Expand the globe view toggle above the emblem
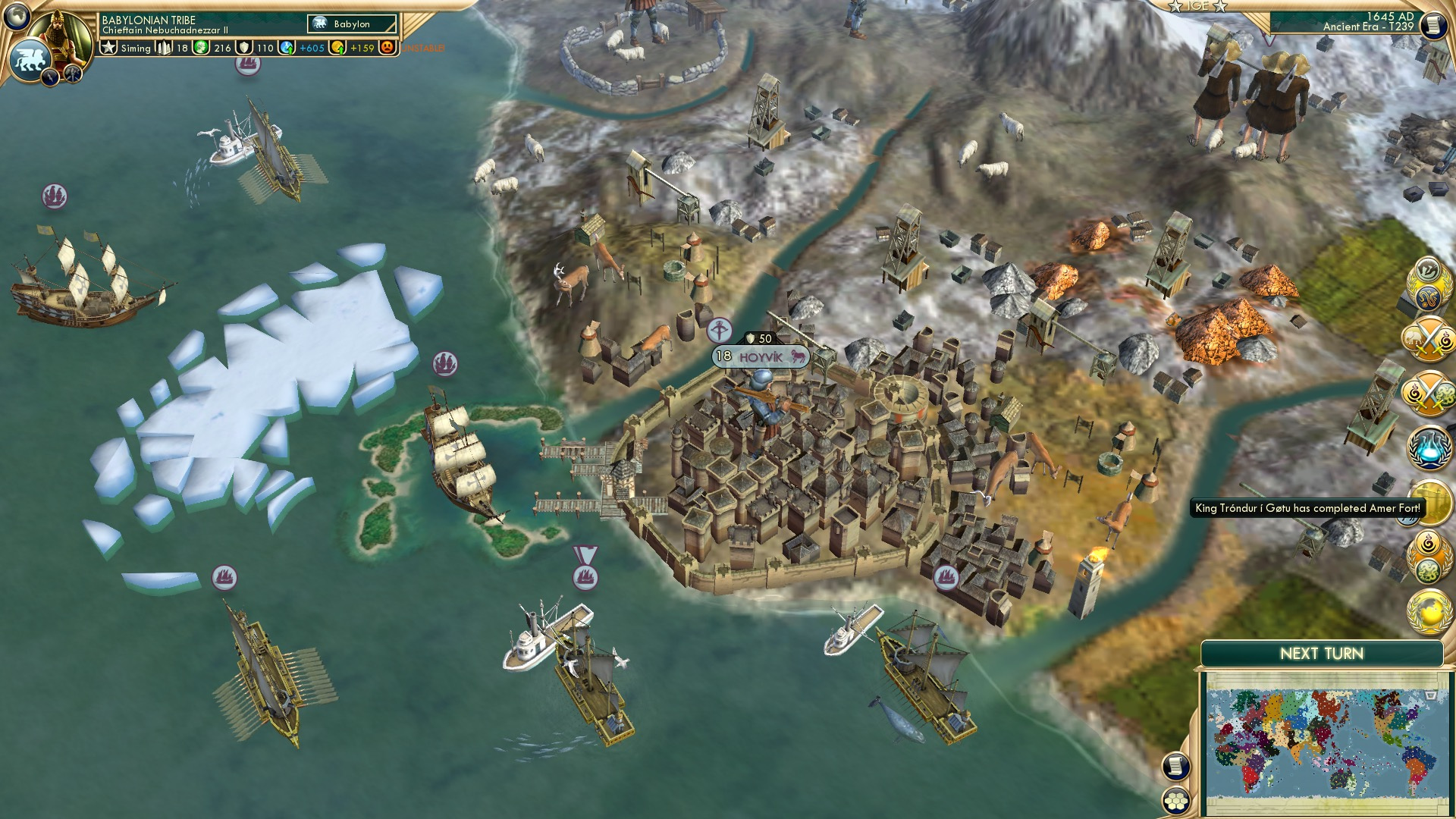This screenshot has height=819, width=1456. pyautogui.click(x=17, y=15)
